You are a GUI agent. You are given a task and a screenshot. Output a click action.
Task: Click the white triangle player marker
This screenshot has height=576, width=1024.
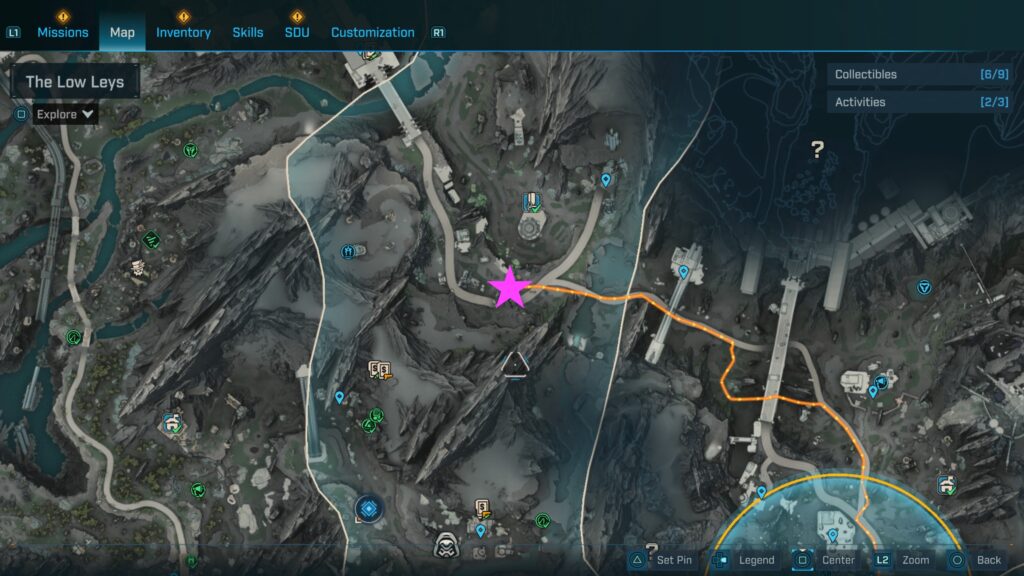(x=515, y=364)
